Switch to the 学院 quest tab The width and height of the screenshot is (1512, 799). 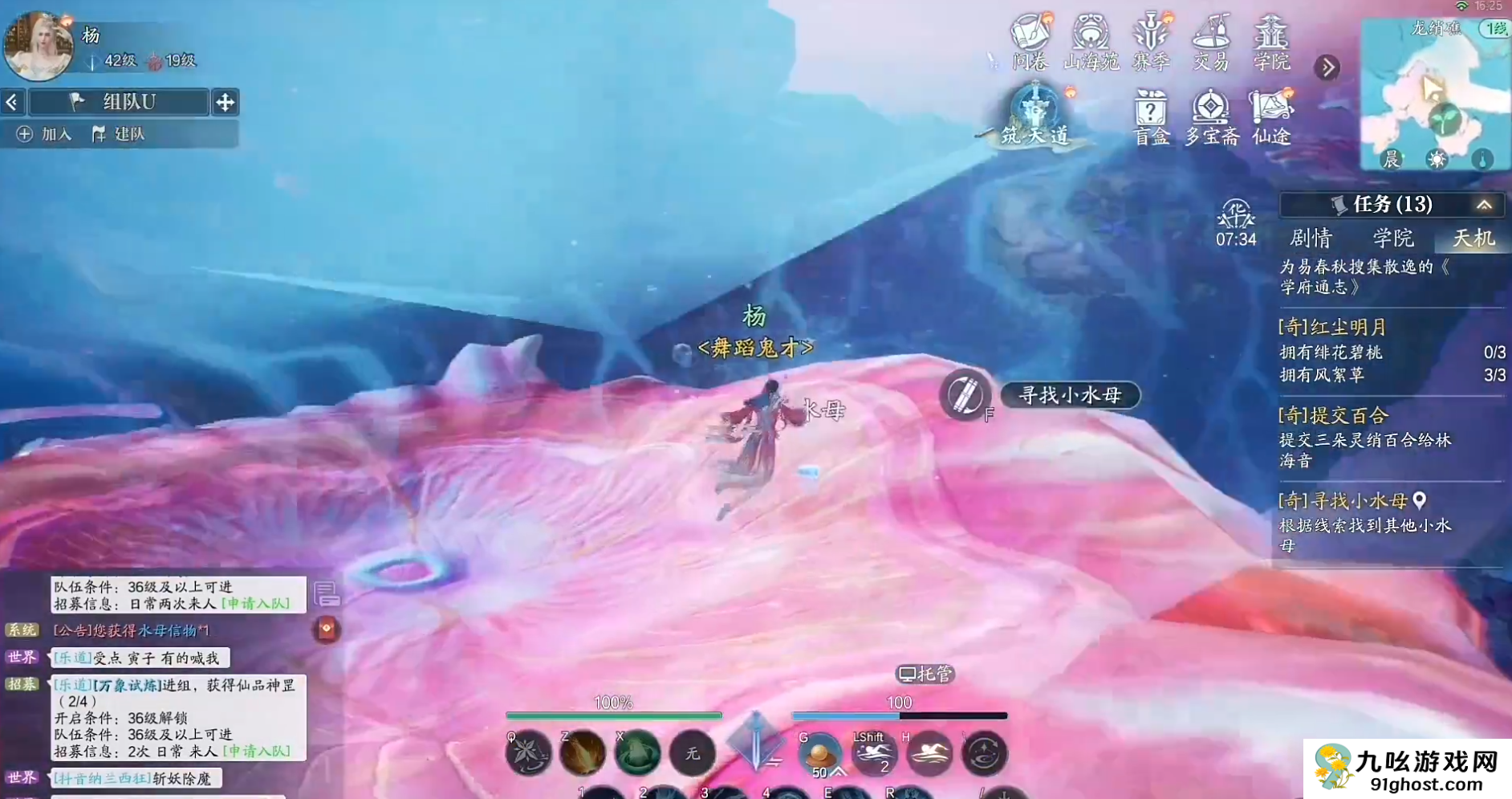(x=1393, y=238)
